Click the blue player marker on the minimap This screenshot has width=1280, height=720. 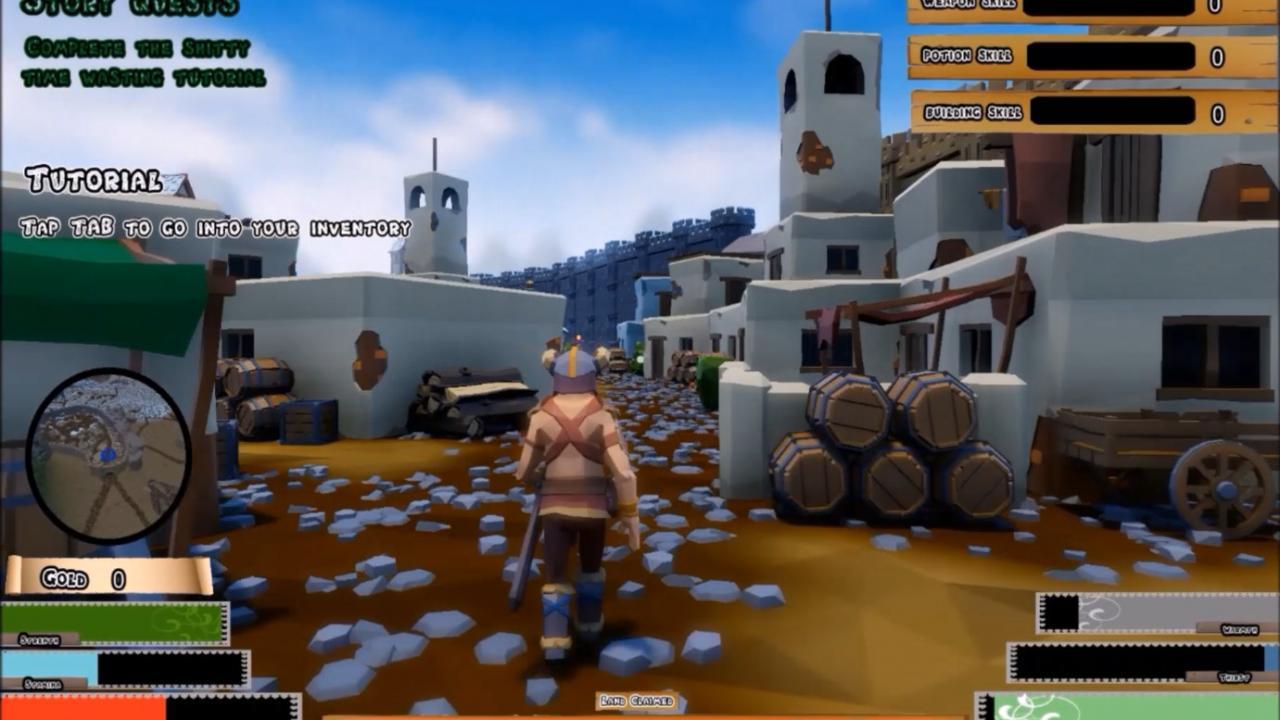[x=107, y=456]
